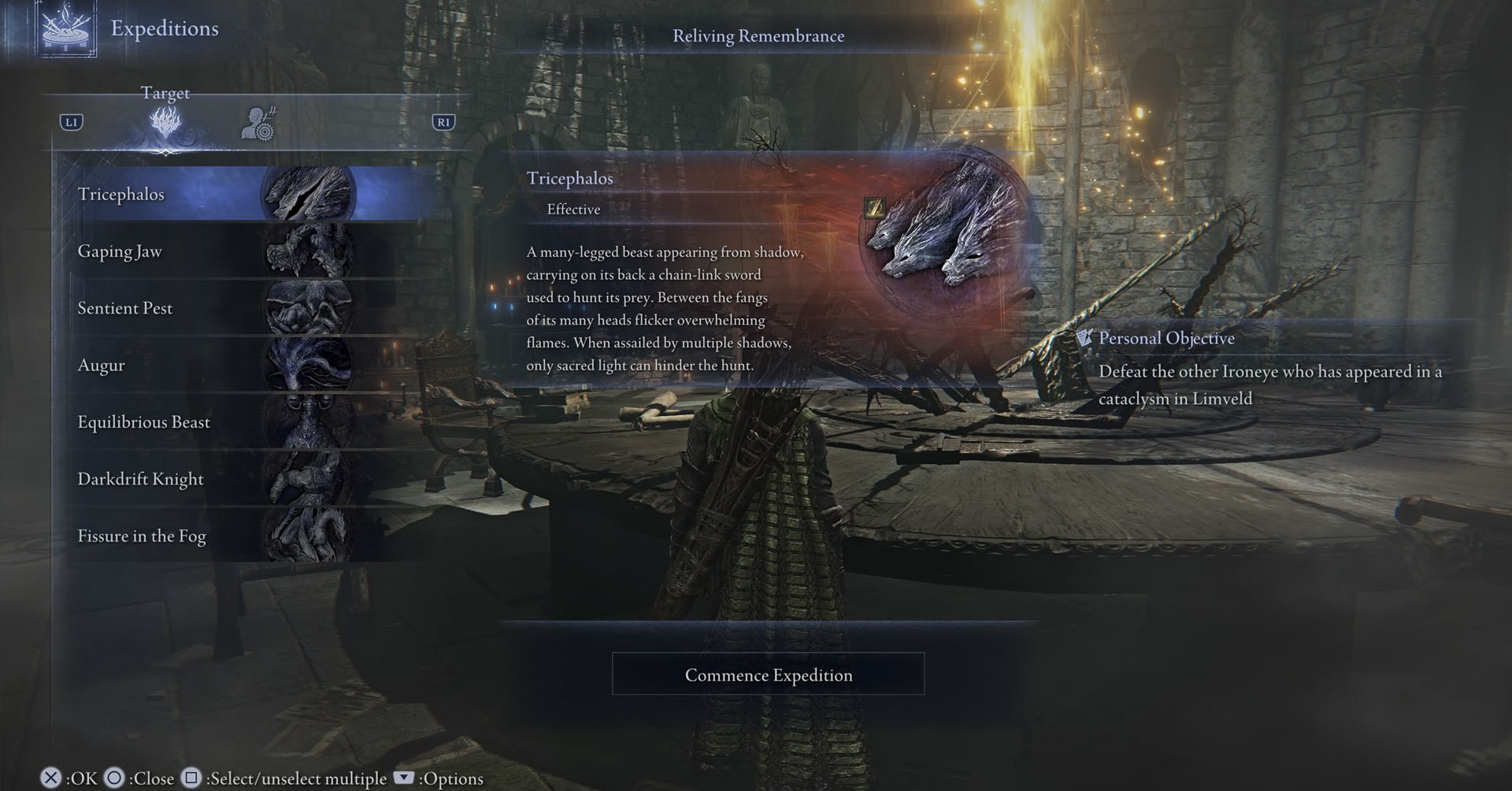Image resolution: width=1512 pixels, height=791 pixels.
Task: Click the Expeditions roundtable icon in the header
Action: pos(67,32)
